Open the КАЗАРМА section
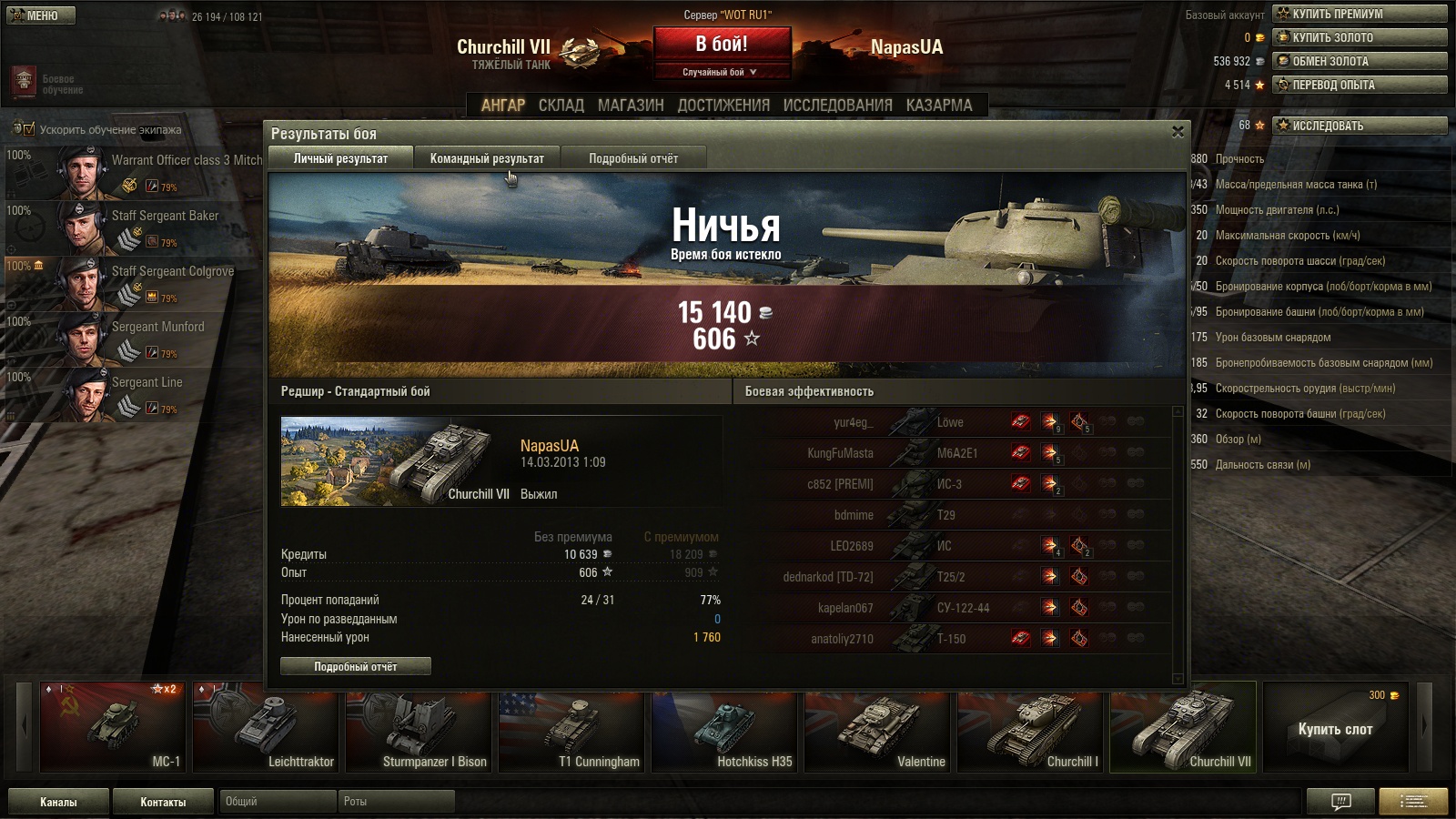Image resolution: width=1456 pixels, height=819 pixels. click(939, 106)
